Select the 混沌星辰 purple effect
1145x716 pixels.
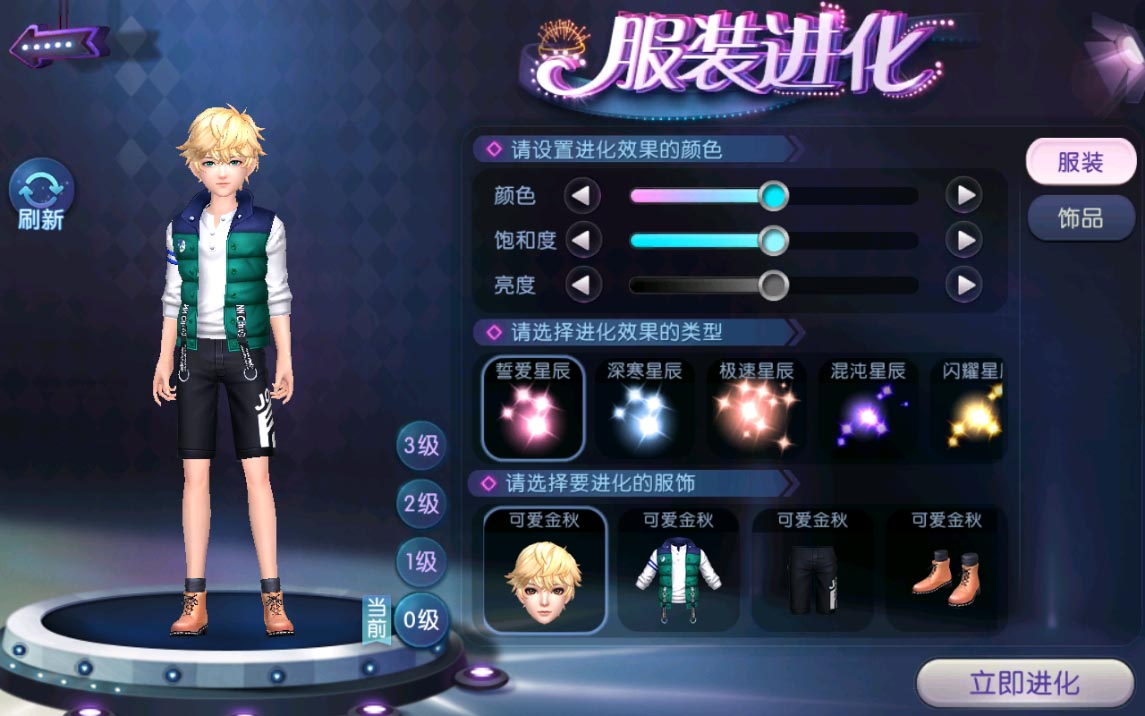coord(868,407)
